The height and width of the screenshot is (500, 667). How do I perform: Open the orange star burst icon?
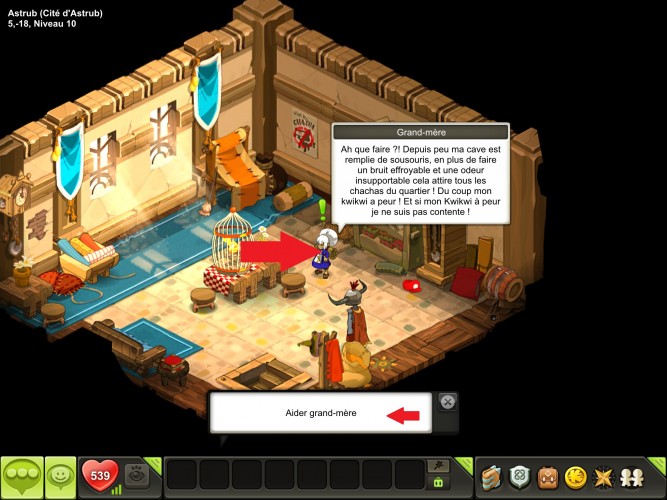pyautogui.click(x=604, y=477)
